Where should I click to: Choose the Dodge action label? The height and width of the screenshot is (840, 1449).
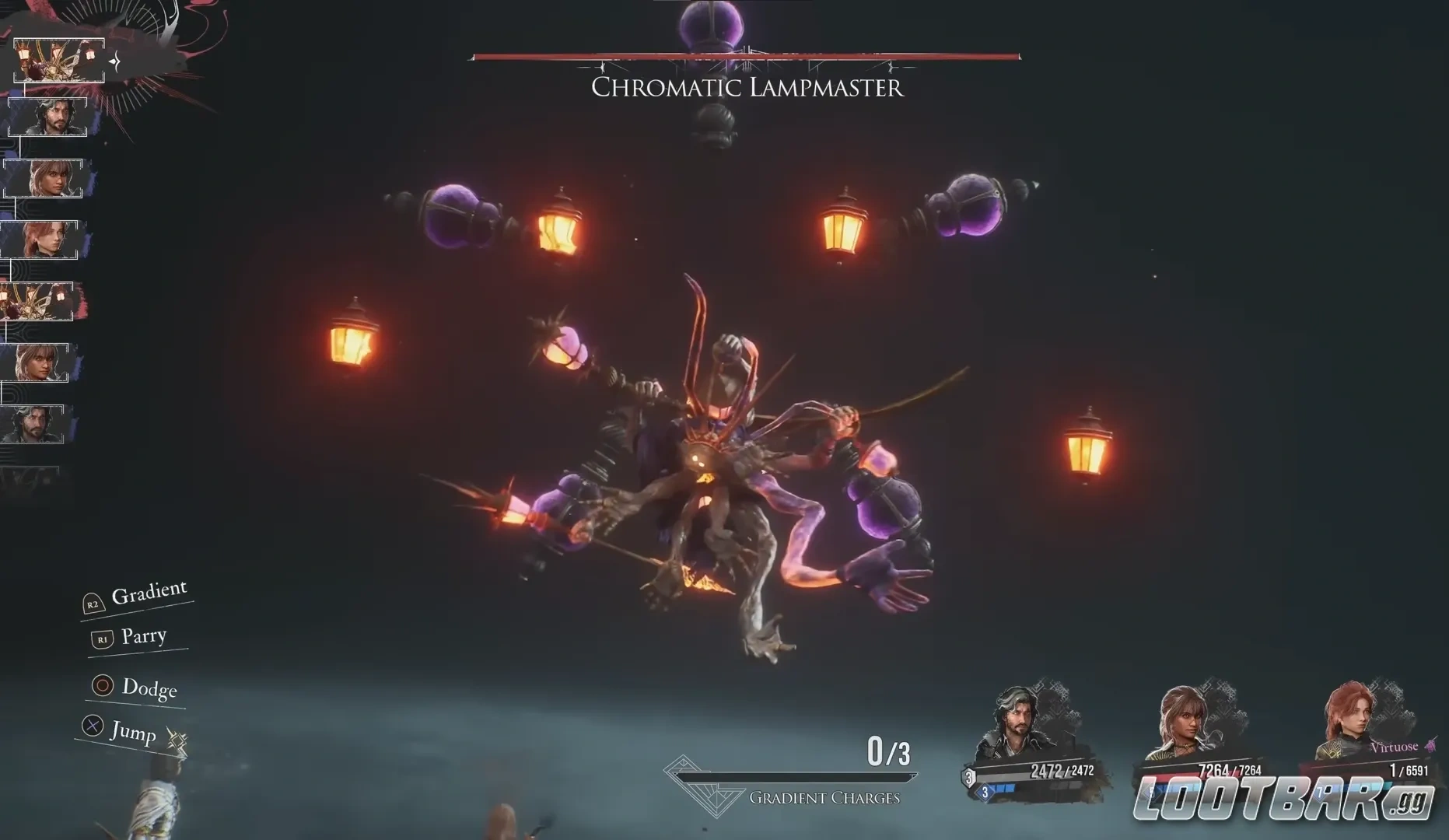[149, 688]
